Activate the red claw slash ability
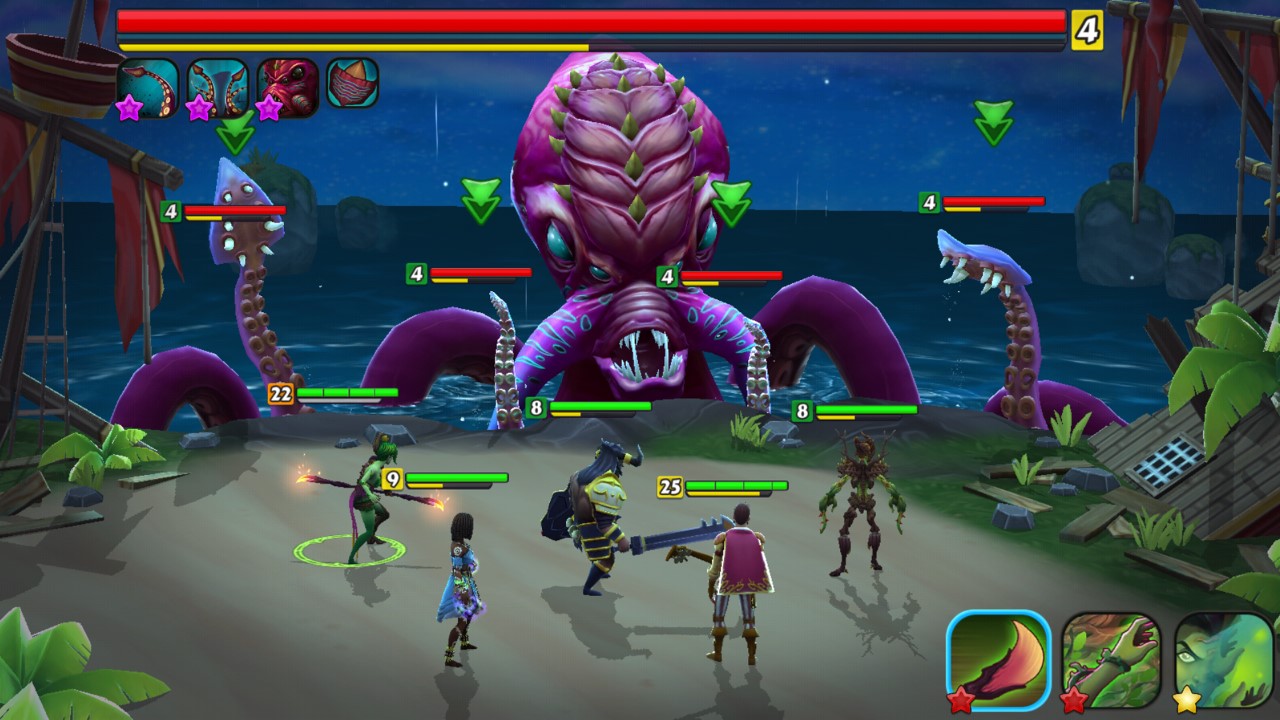 point(998,660)
